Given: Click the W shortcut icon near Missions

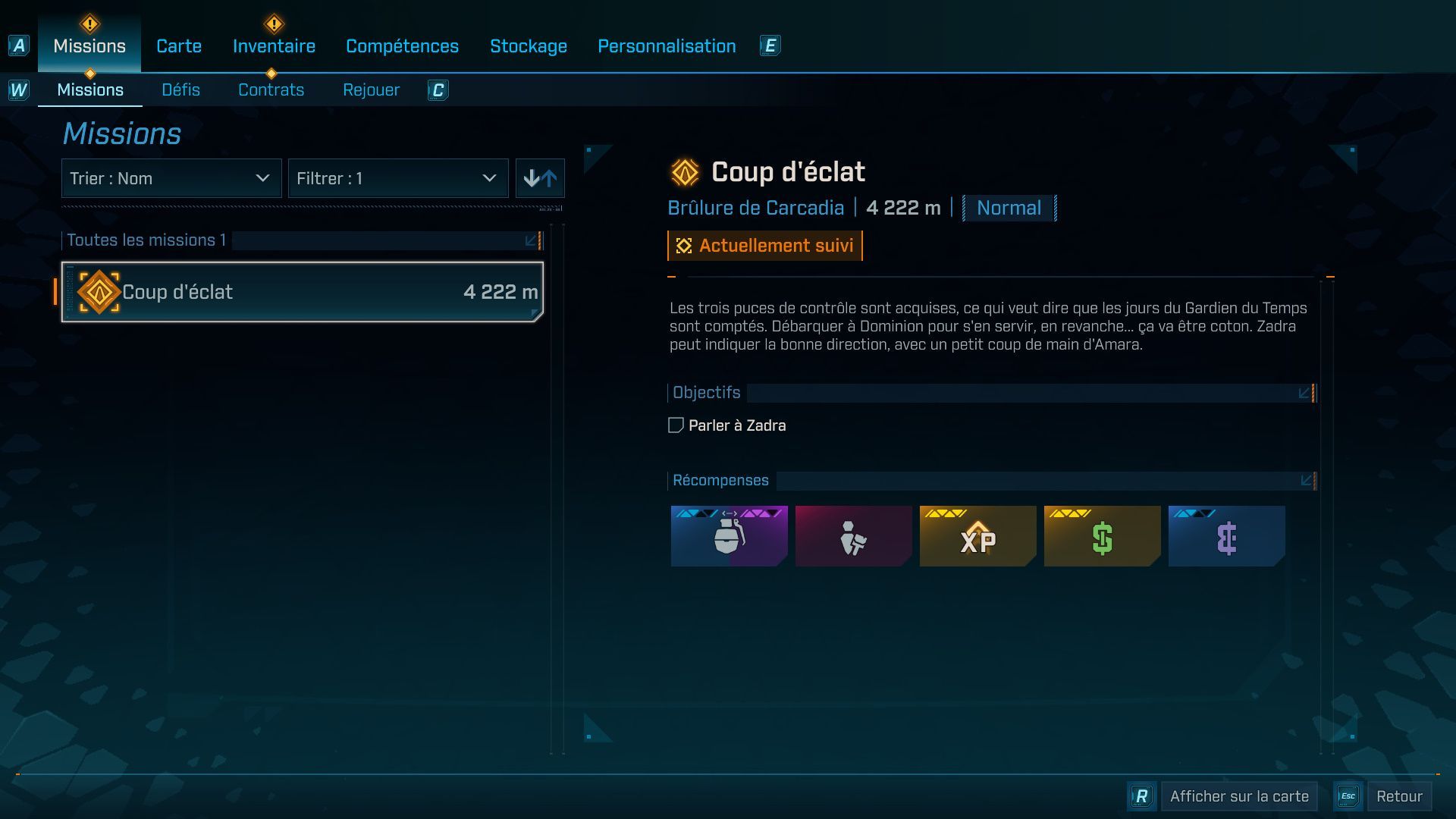Looking at the screenshot, I should pyautogui.click(x=19, y=89).
